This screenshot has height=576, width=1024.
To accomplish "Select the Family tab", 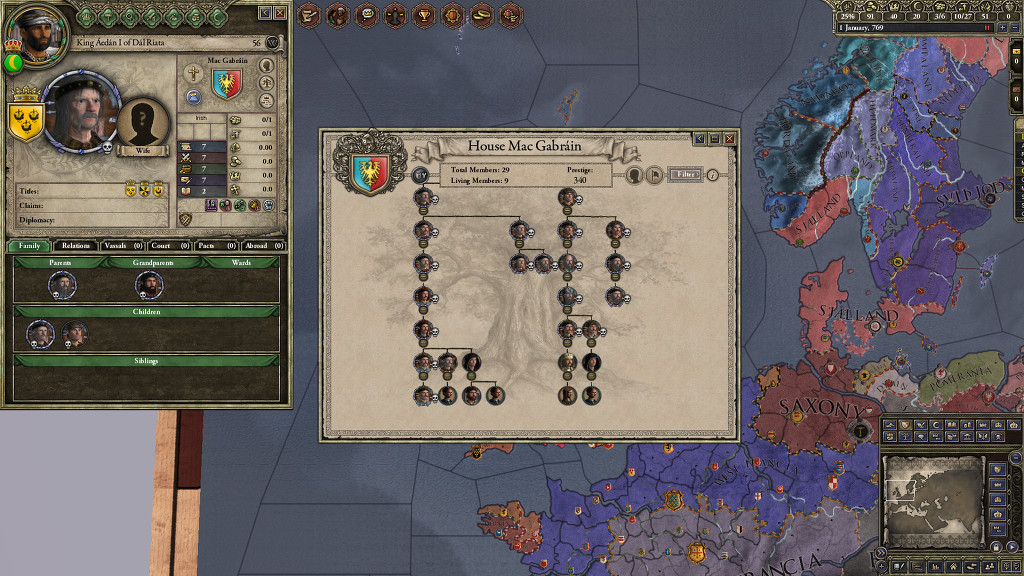I will 29,245.
